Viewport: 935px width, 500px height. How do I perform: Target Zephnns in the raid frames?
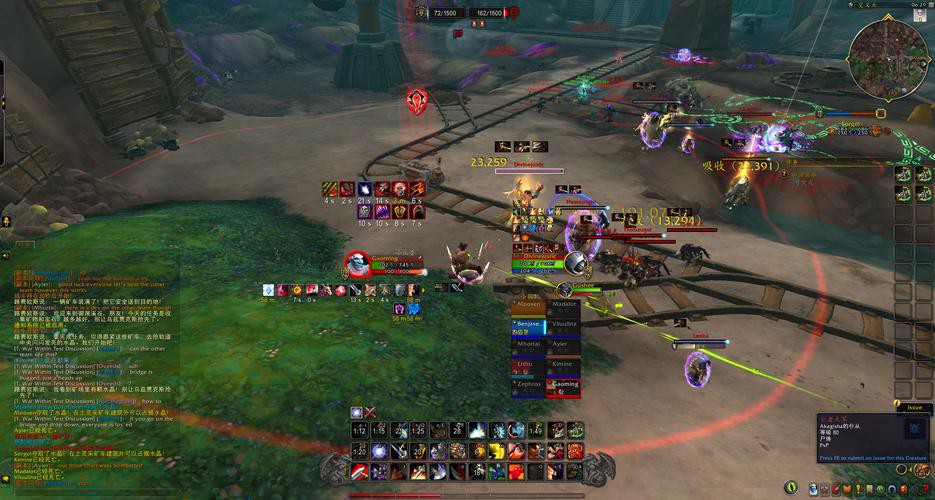click(528, 384)
